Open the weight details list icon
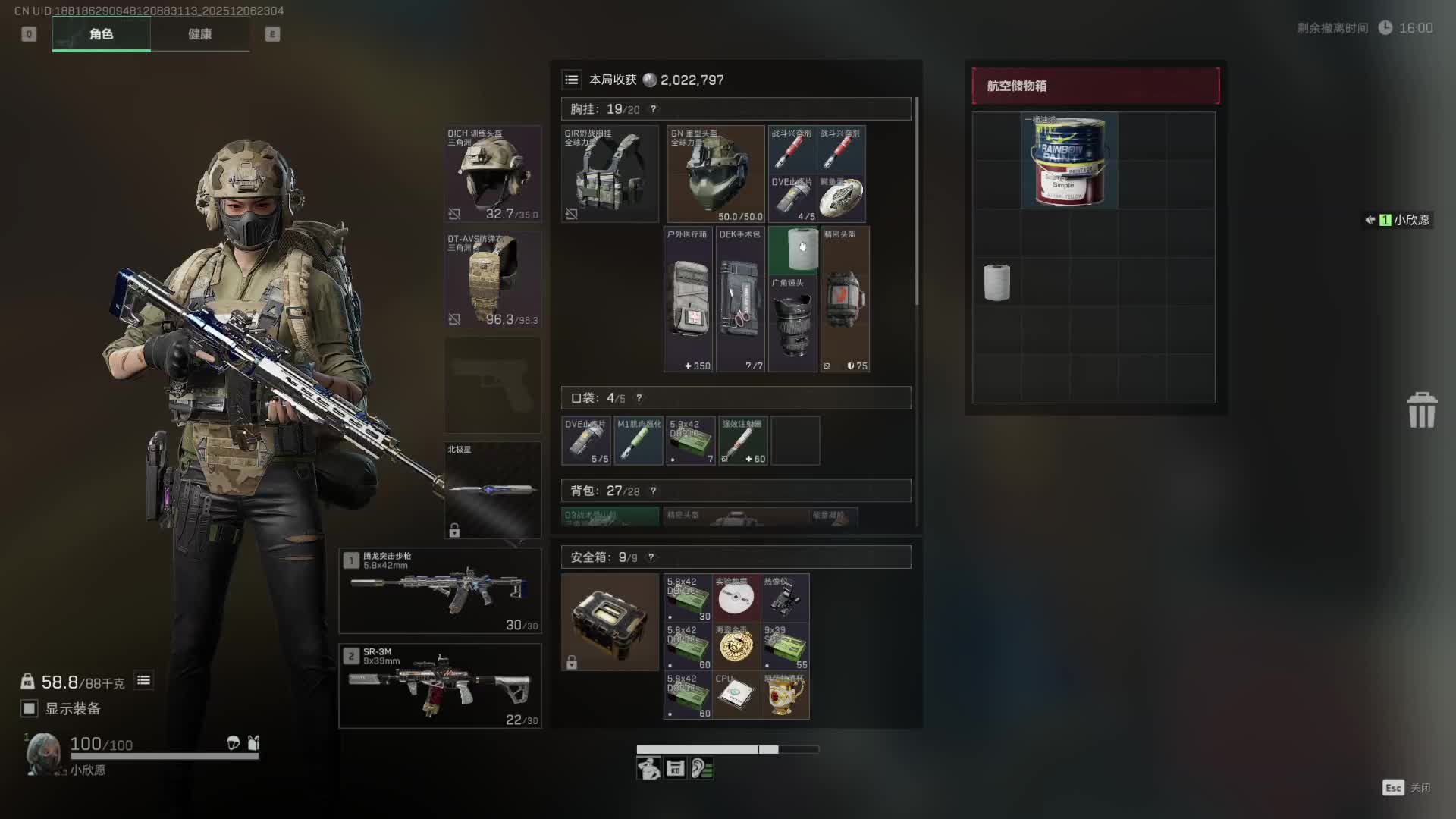1456x819 pixels. coord(143,680)
